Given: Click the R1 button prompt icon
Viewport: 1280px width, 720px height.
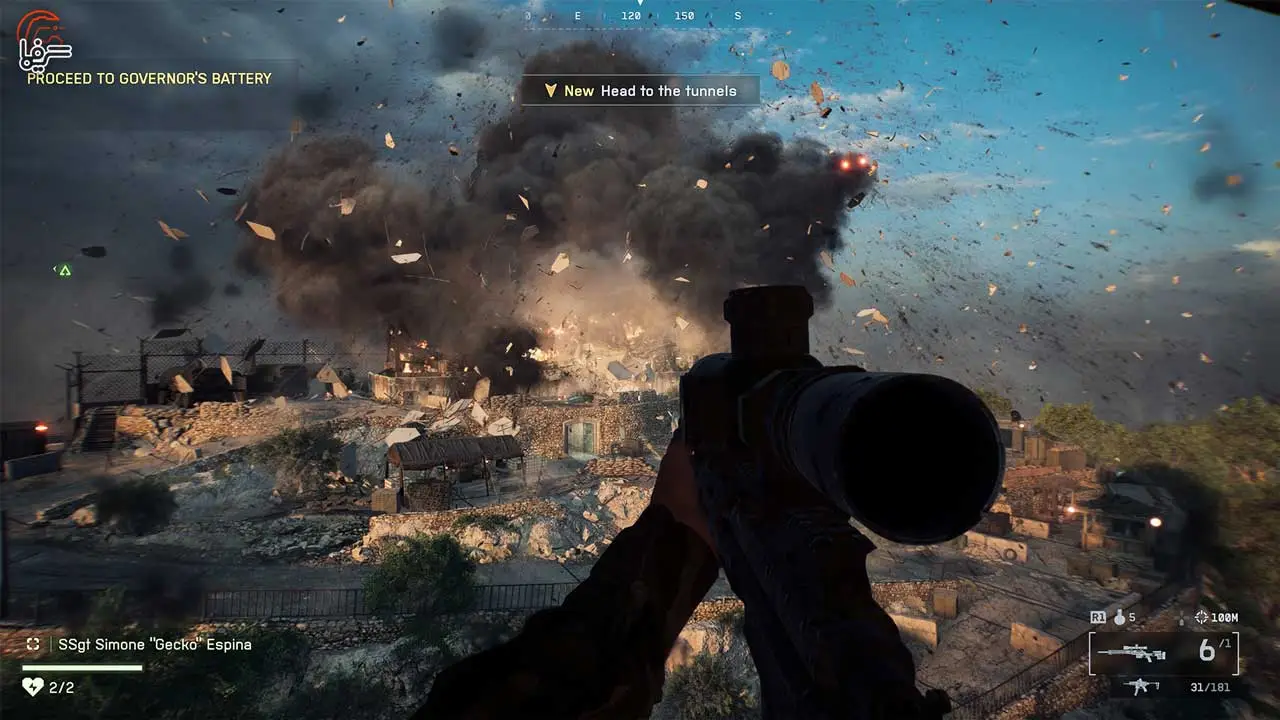Looking at the screenshot, I should pos(1097,617).
